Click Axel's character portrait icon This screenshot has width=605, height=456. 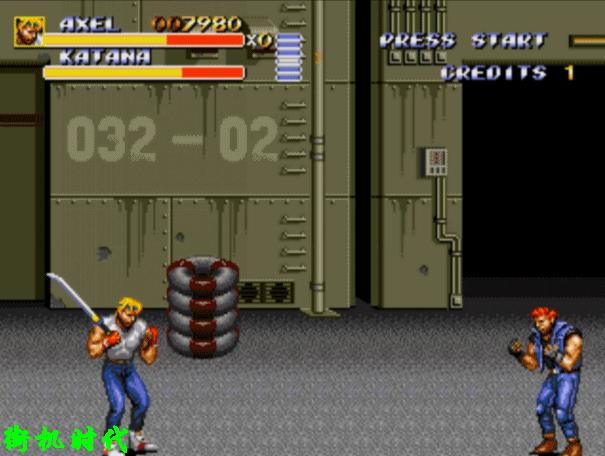coord(28,31)
